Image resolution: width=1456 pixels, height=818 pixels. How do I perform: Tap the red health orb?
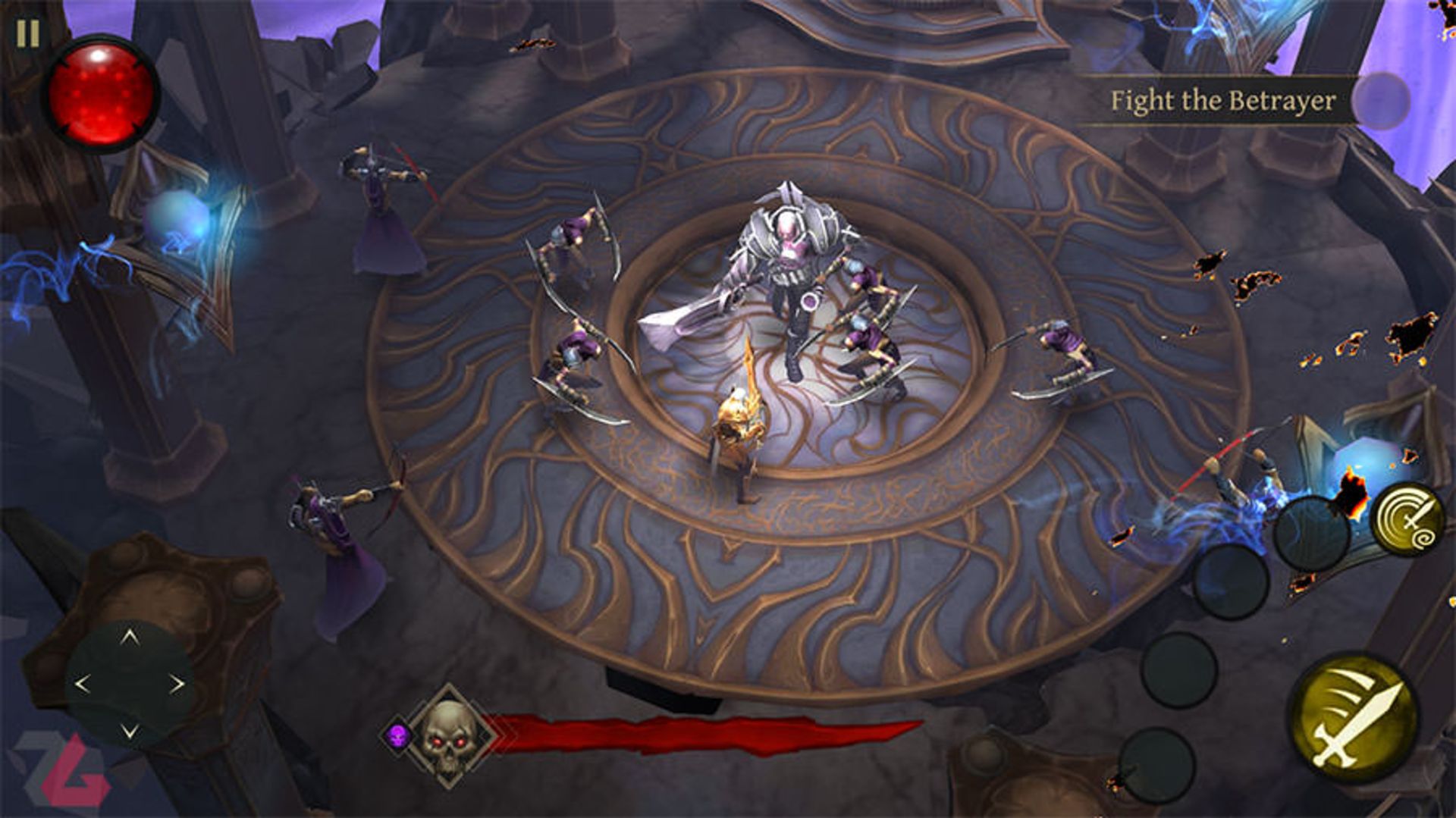[101, 95]
